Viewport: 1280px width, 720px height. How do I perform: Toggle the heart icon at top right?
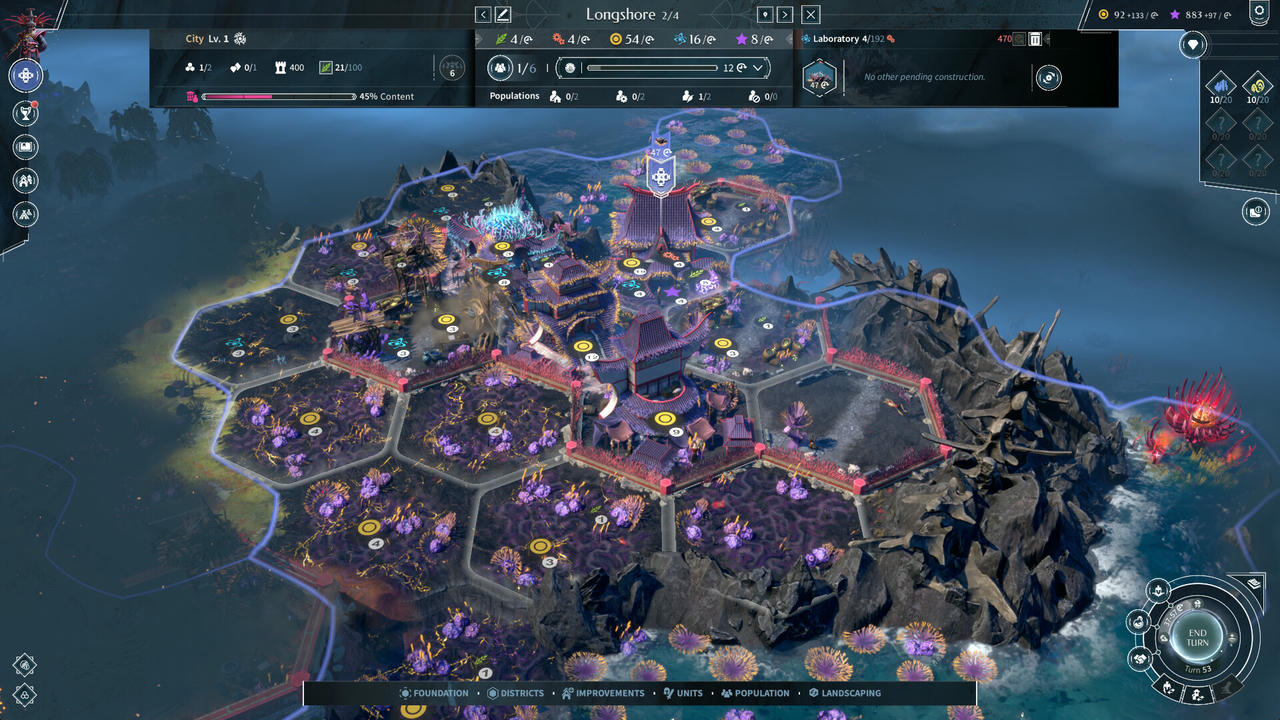click(1192, 44)
